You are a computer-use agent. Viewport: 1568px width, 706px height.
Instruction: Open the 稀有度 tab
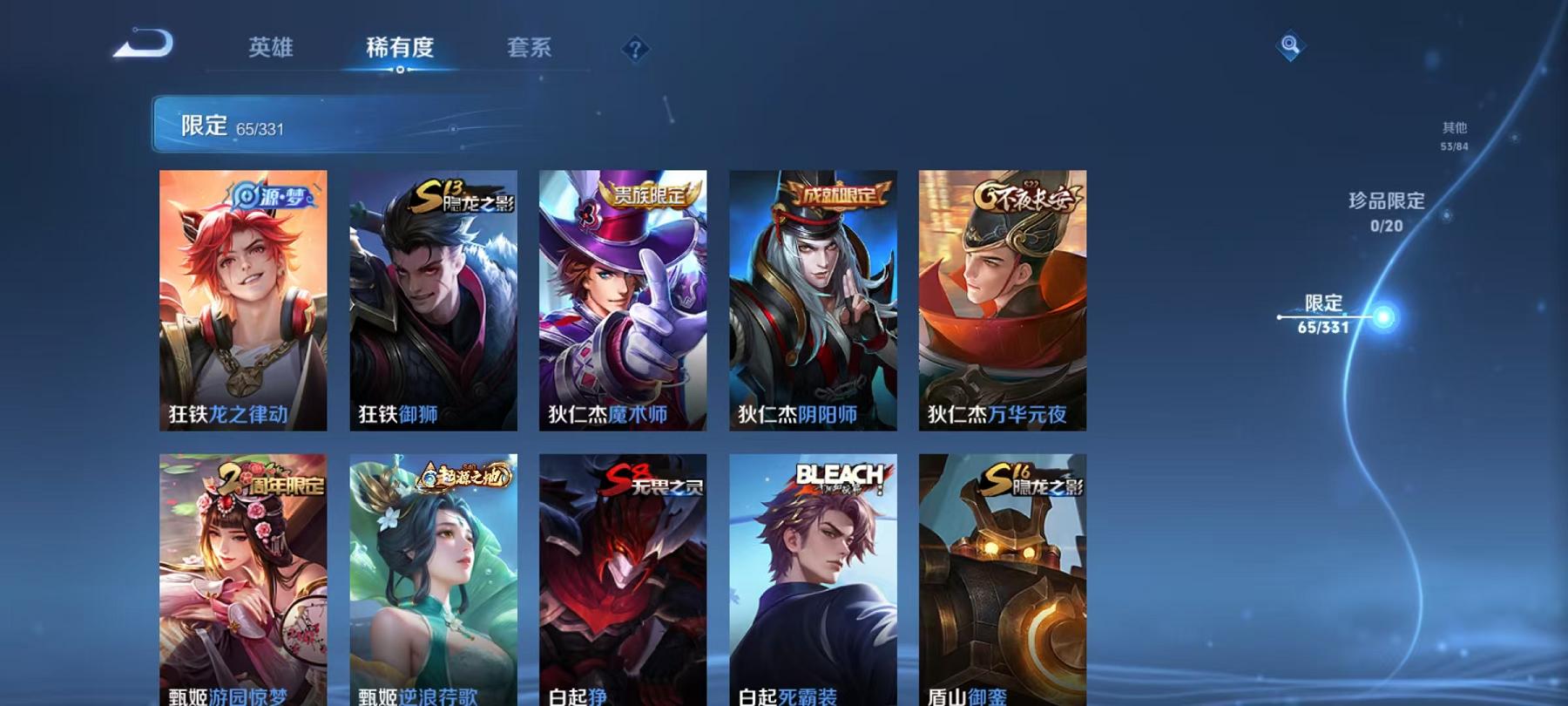[x=401, y=49]
